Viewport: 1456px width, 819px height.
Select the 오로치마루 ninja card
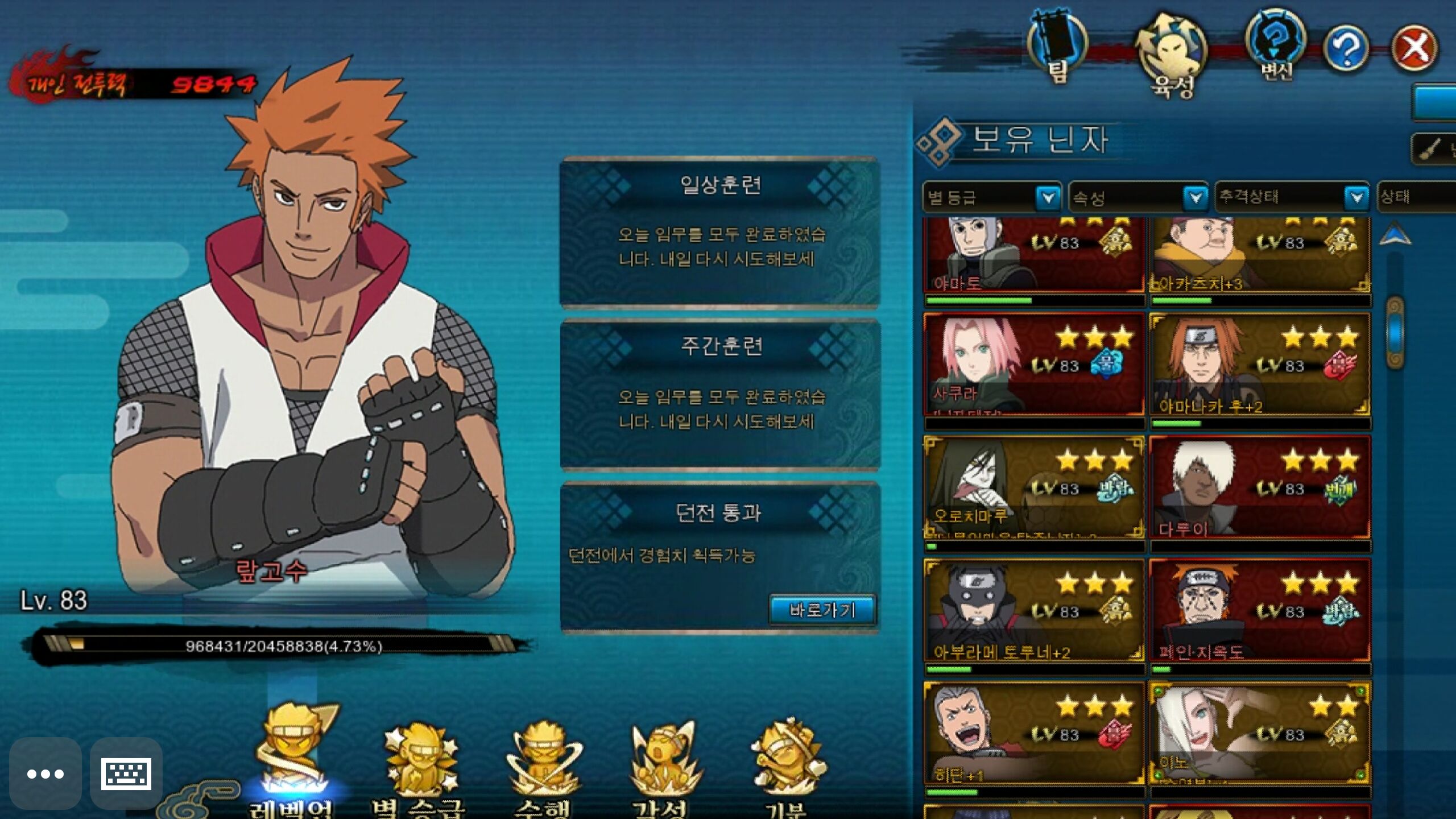(x=1034, y=487)
